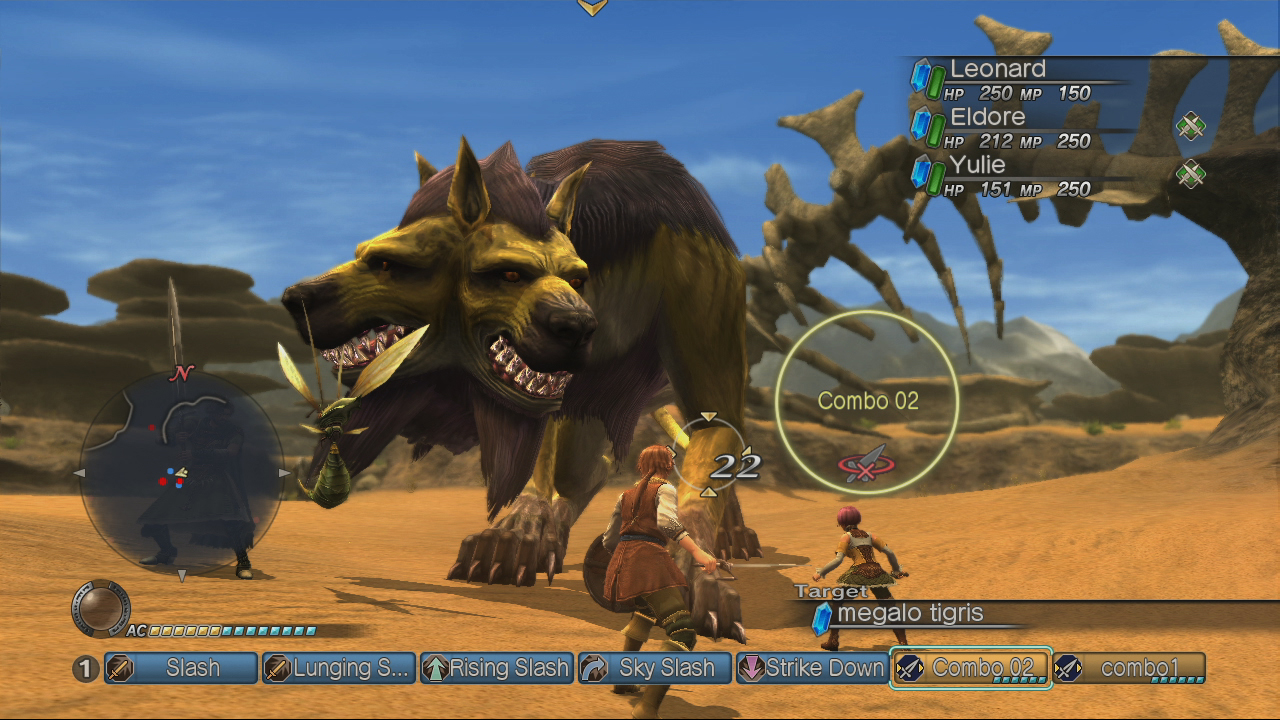Image resolution: width=1280 pixels, height=720 pixels.
Task: Activate the combo1 command slot
Action: (x=1129, y=668)
